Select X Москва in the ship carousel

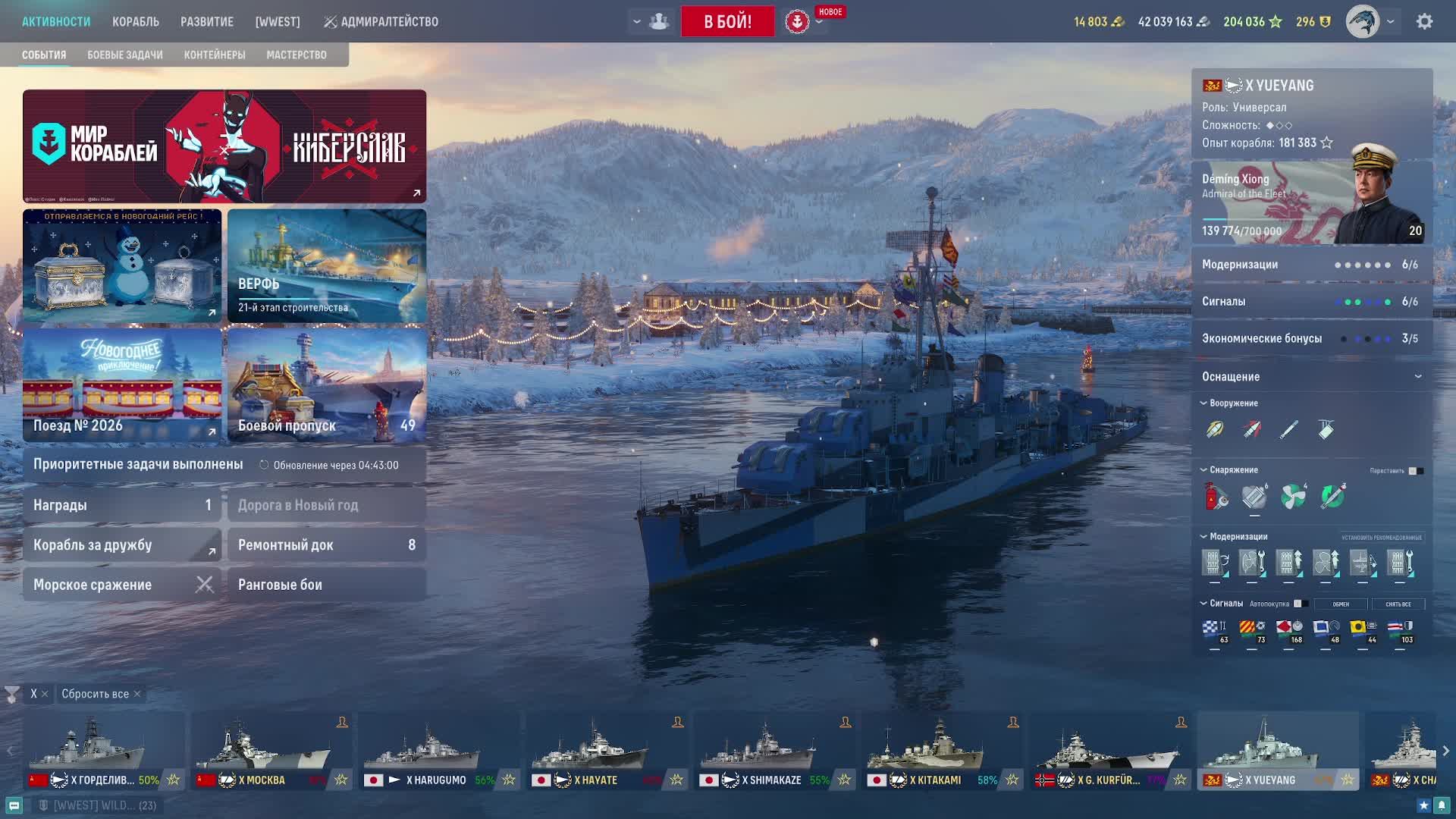(x=271, y=751)
